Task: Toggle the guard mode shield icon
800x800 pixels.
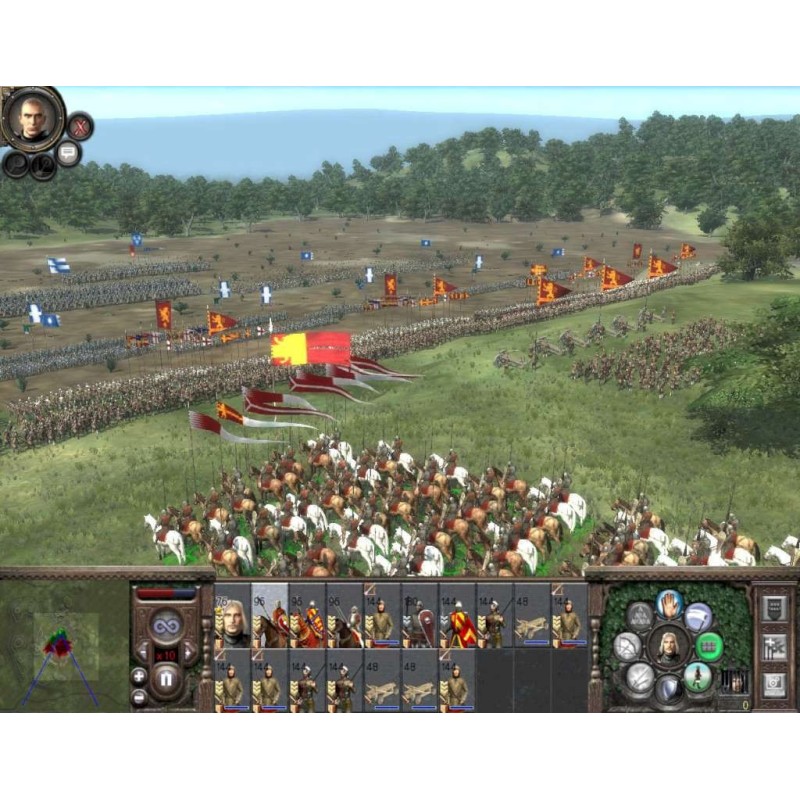Action: (x=668, y=689)
